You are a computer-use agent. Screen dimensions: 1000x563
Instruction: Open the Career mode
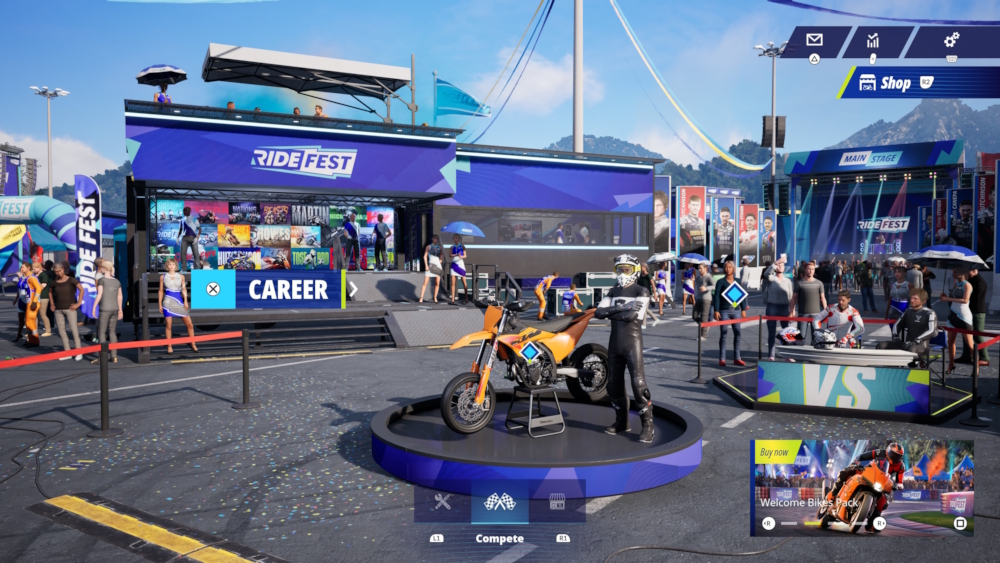click(268, 290)
